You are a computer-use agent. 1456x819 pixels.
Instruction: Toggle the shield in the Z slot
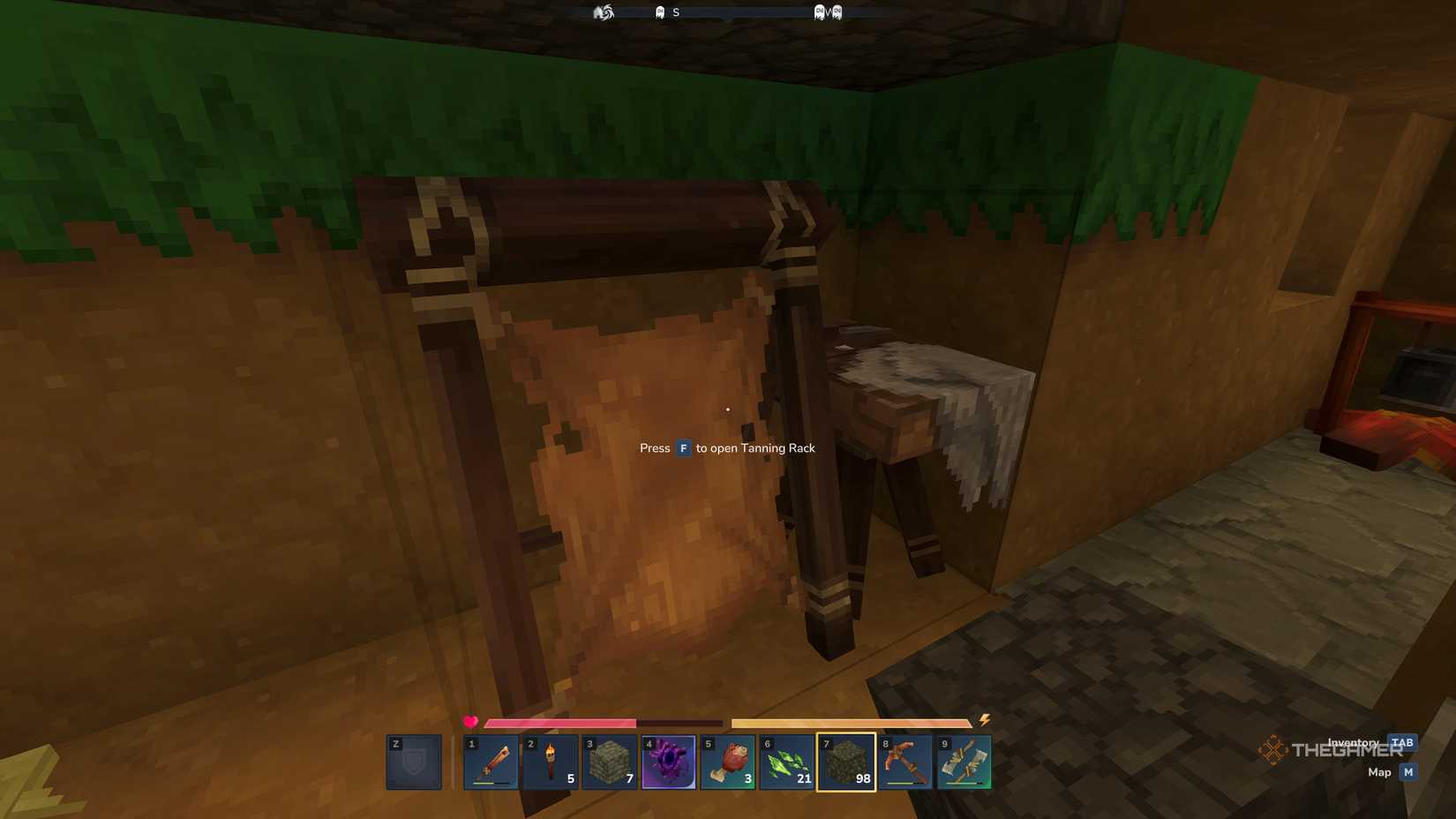click(x=413, y=761)
